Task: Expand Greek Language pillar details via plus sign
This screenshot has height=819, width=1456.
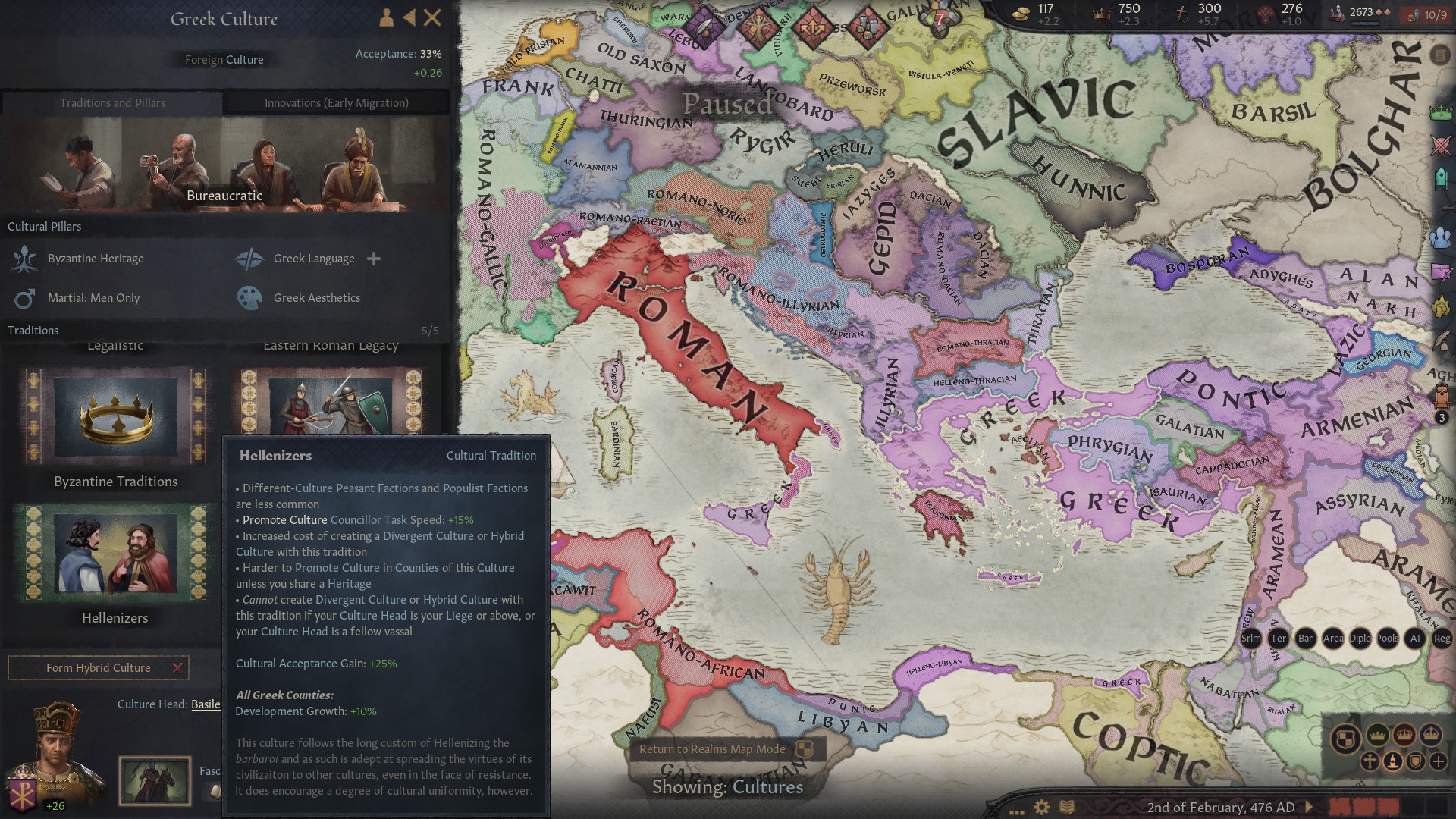Action: point(374,259)
